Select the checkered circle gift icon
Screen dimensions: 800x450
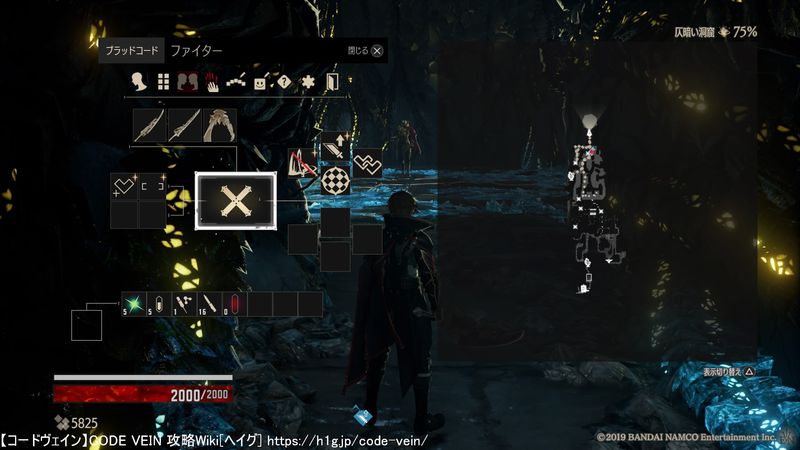tap(335, 179)
